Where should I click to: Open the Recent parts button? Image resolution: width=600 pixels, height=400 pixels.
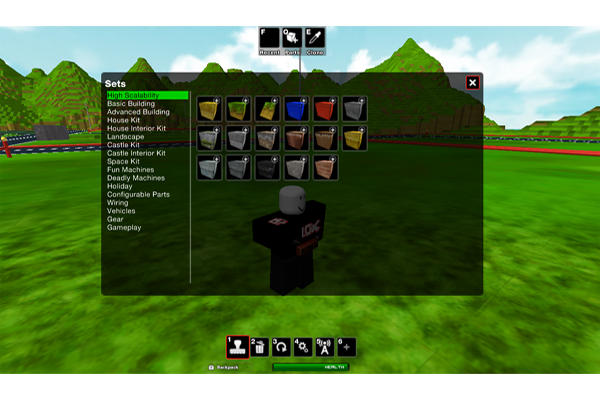coord(269,40)
